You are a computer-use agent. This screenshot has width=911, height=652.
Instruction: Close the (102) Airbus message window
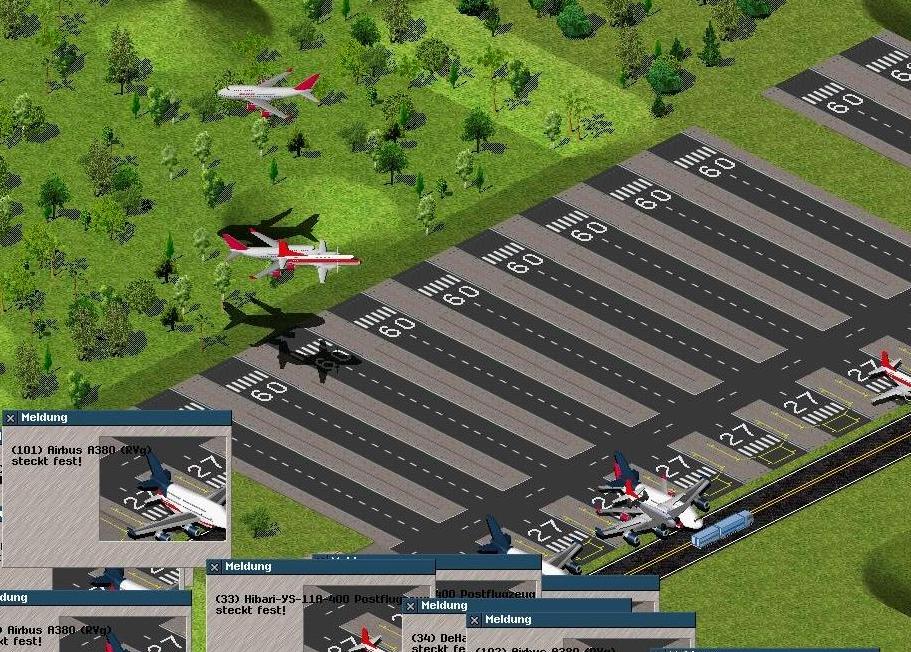[x=475, y=621]
